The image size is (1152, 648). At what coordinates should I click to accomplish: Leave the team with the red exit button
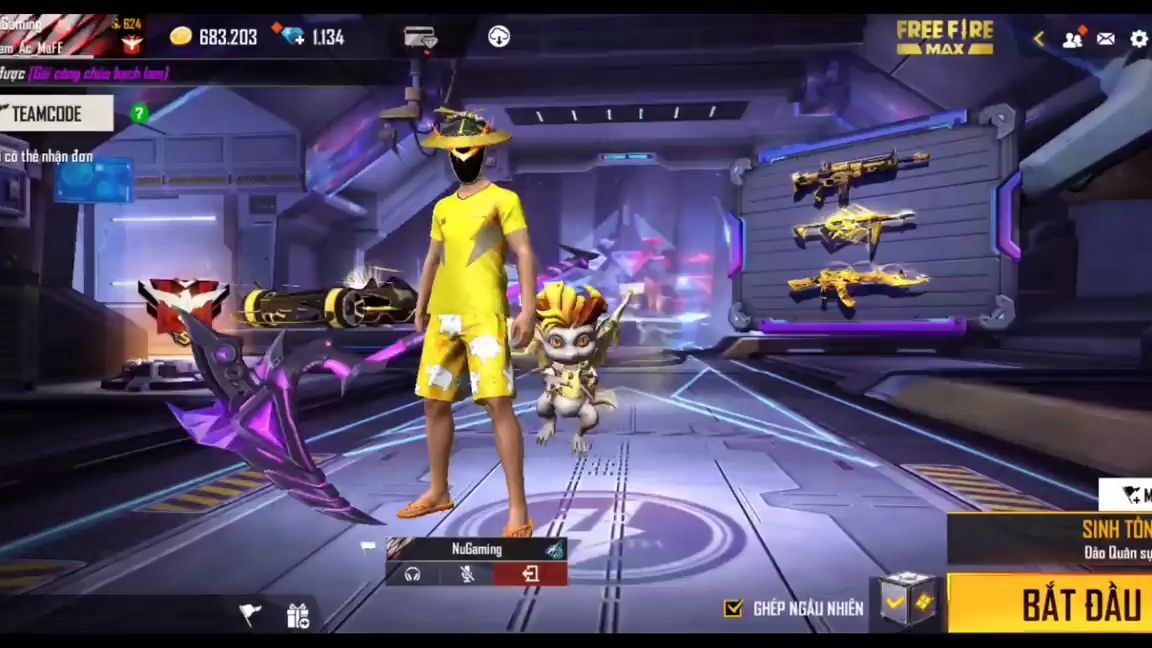coord(530,574)
